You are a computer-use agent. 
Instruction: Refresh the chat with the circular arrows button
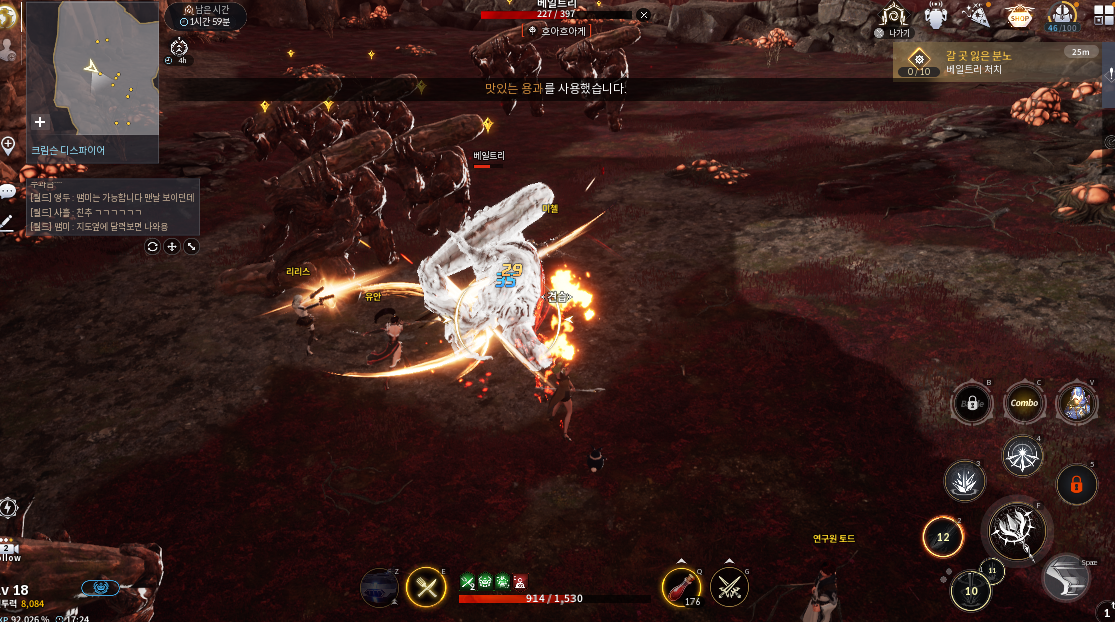pyautogui.click(x=152, y=246)
